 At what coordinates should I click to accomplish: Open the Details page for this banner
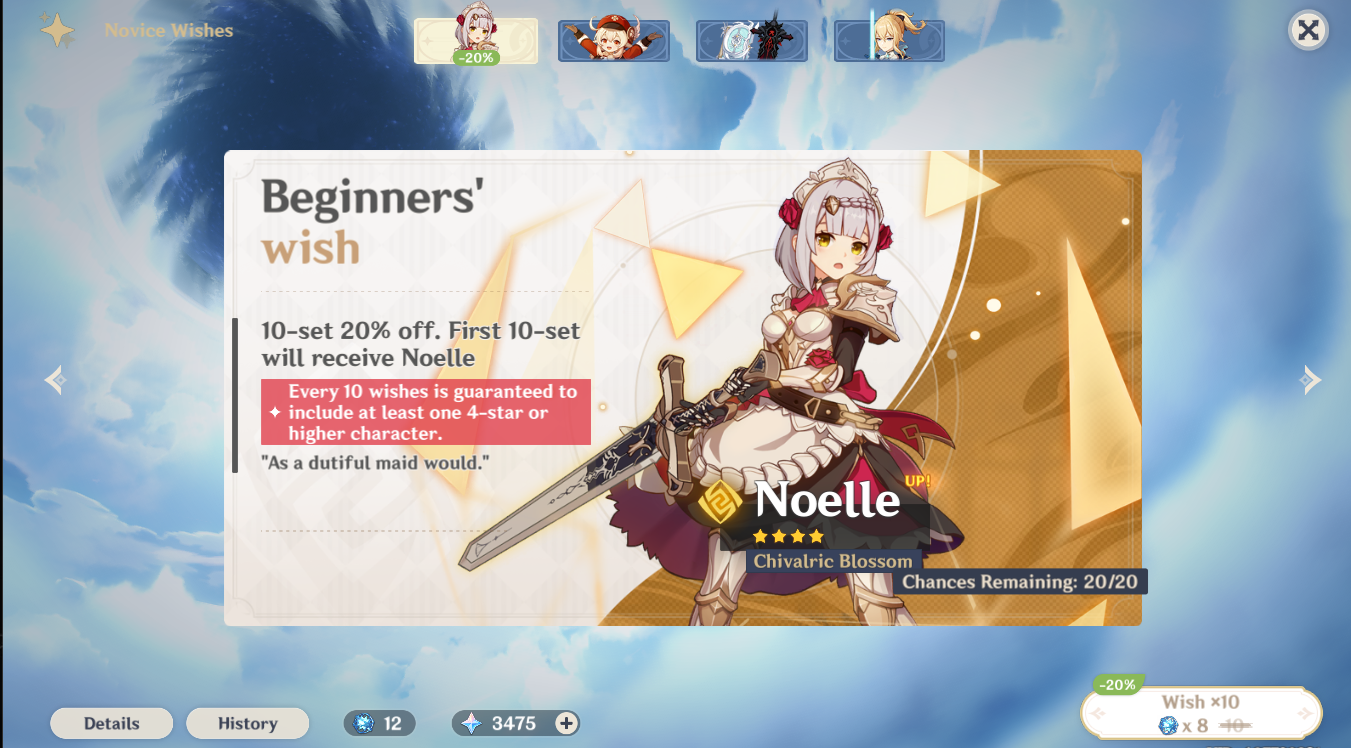111,723
